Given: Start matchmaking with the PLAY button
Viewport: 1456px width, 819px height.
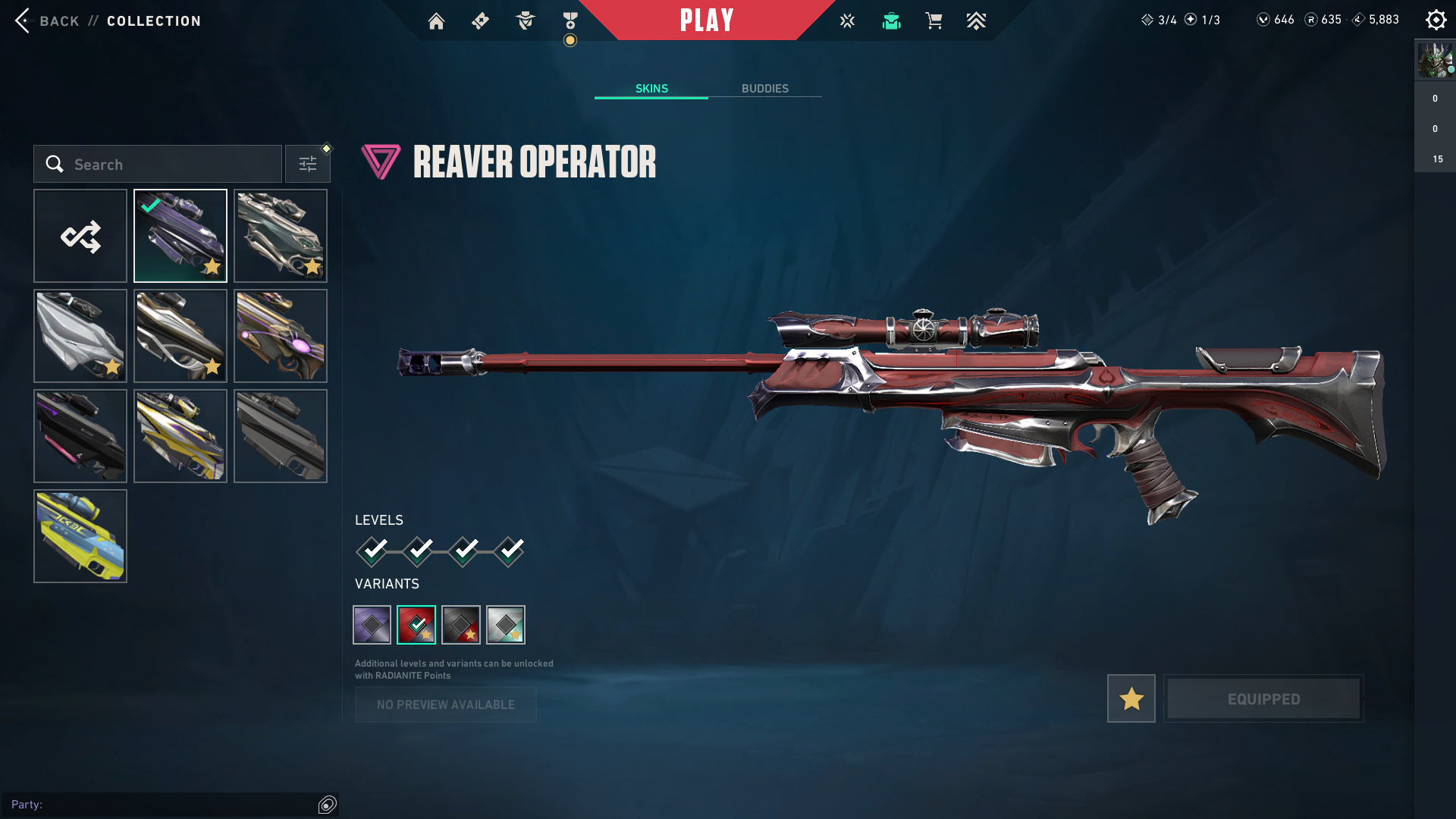Looking at the screenshot, I should (x=707, y=20).
